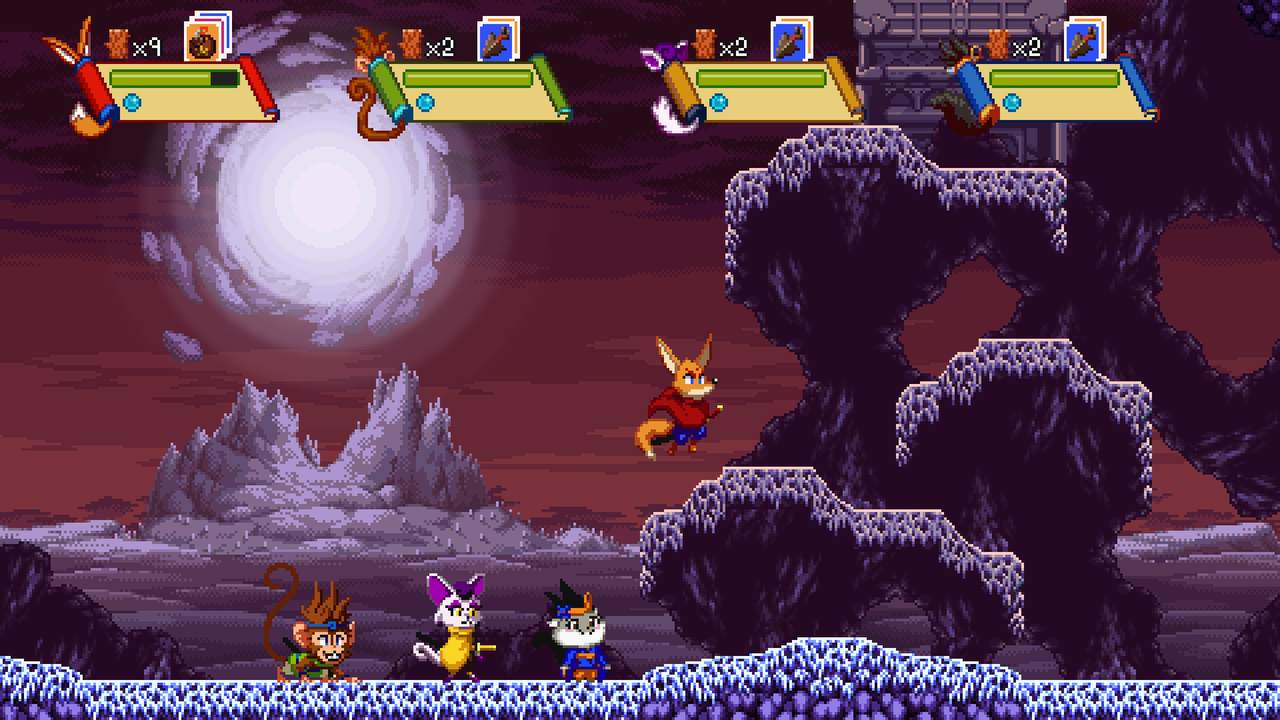
Task: Click the x2 counter on the blue scroll
Action: 1026,46
